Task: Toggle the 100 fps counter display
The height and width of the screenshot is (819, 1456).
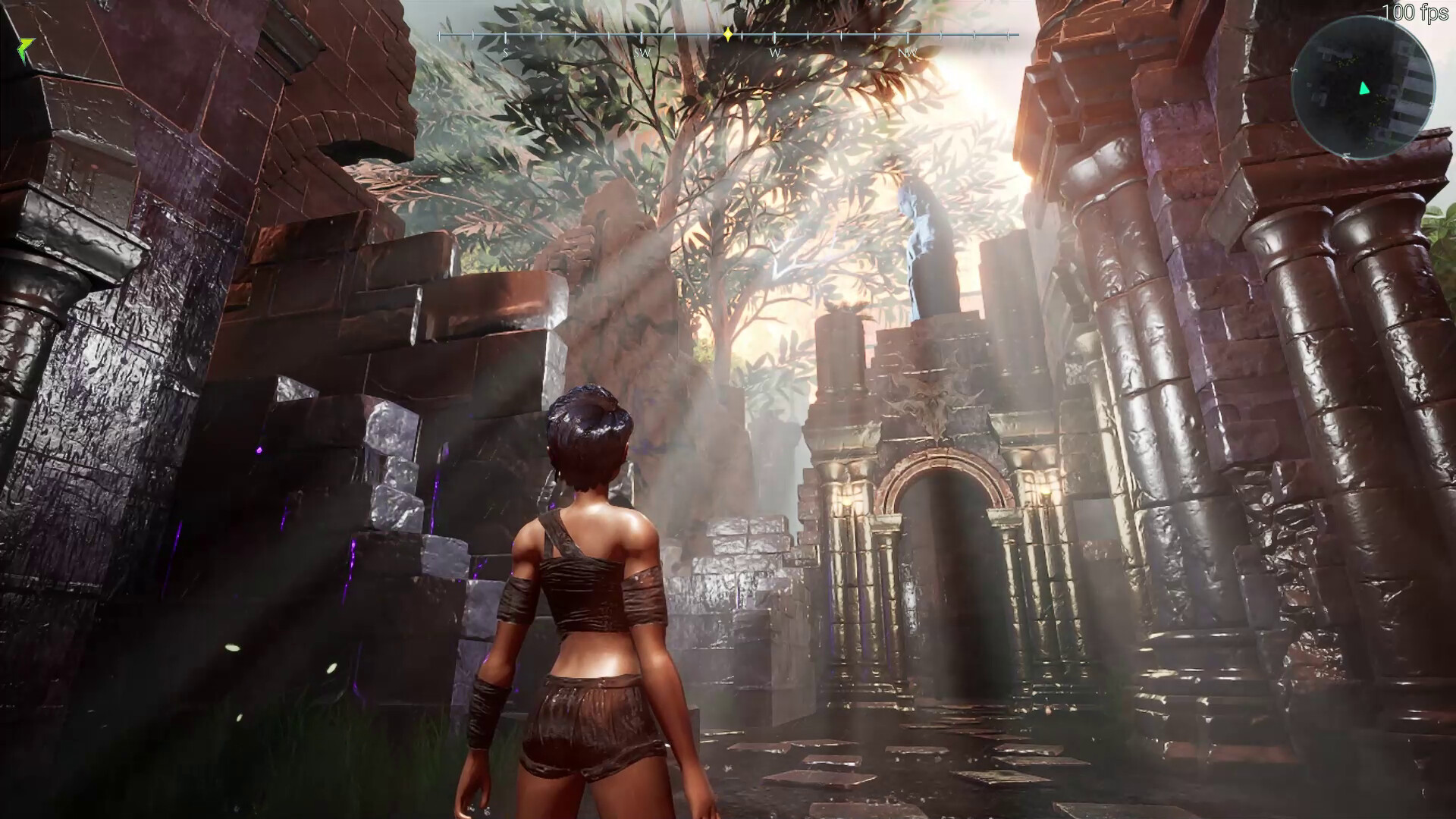Action: (x=1418, y=11)
